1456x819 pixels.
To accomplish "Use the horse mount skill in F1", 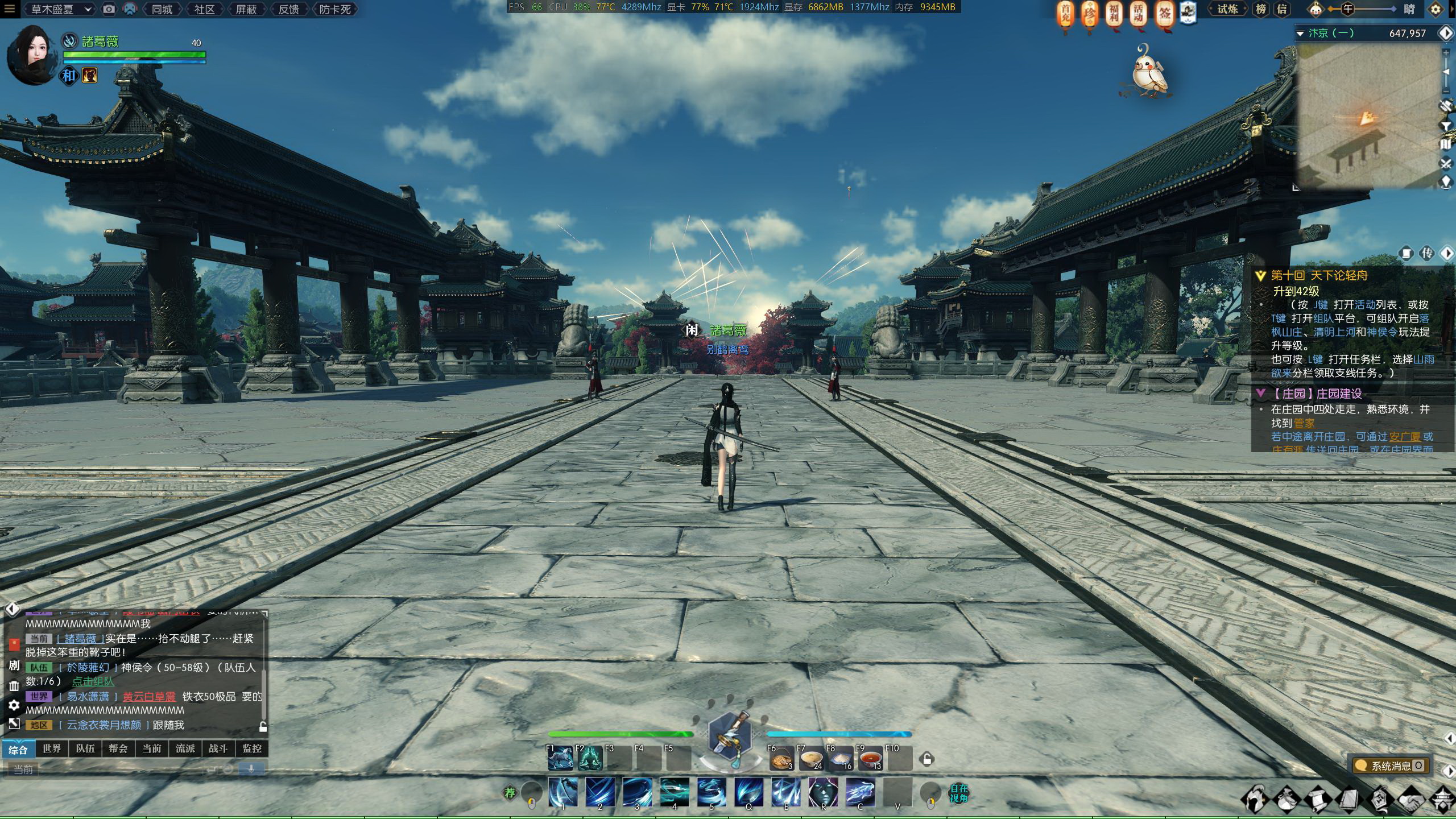I will point(560,758).
